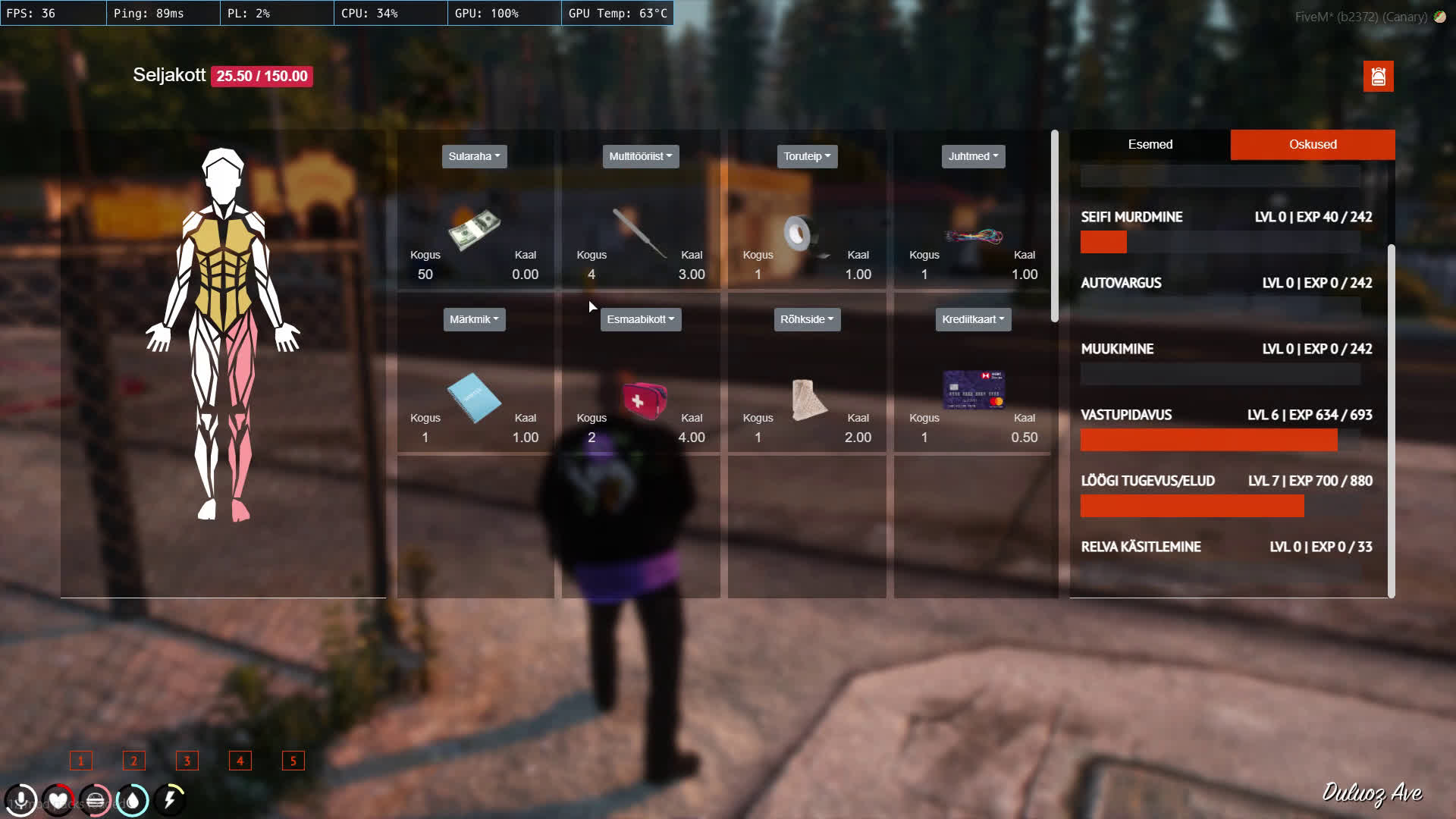Viewport: 1456px width, 819px height.
Task: Choose the colored wires item
Action: click(974, 236)
